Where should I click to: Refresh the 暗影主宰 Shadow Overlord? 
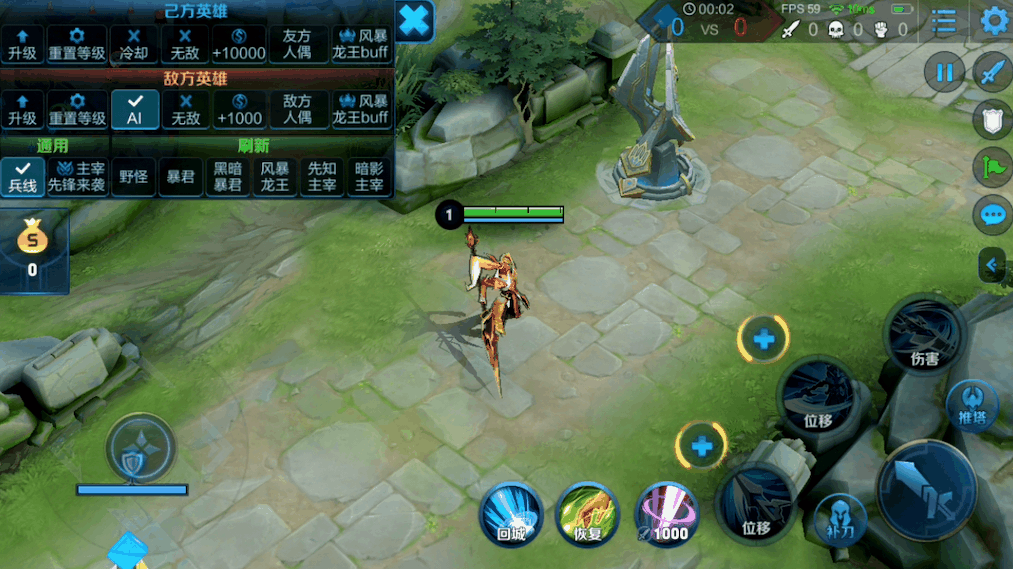[369, 176]
